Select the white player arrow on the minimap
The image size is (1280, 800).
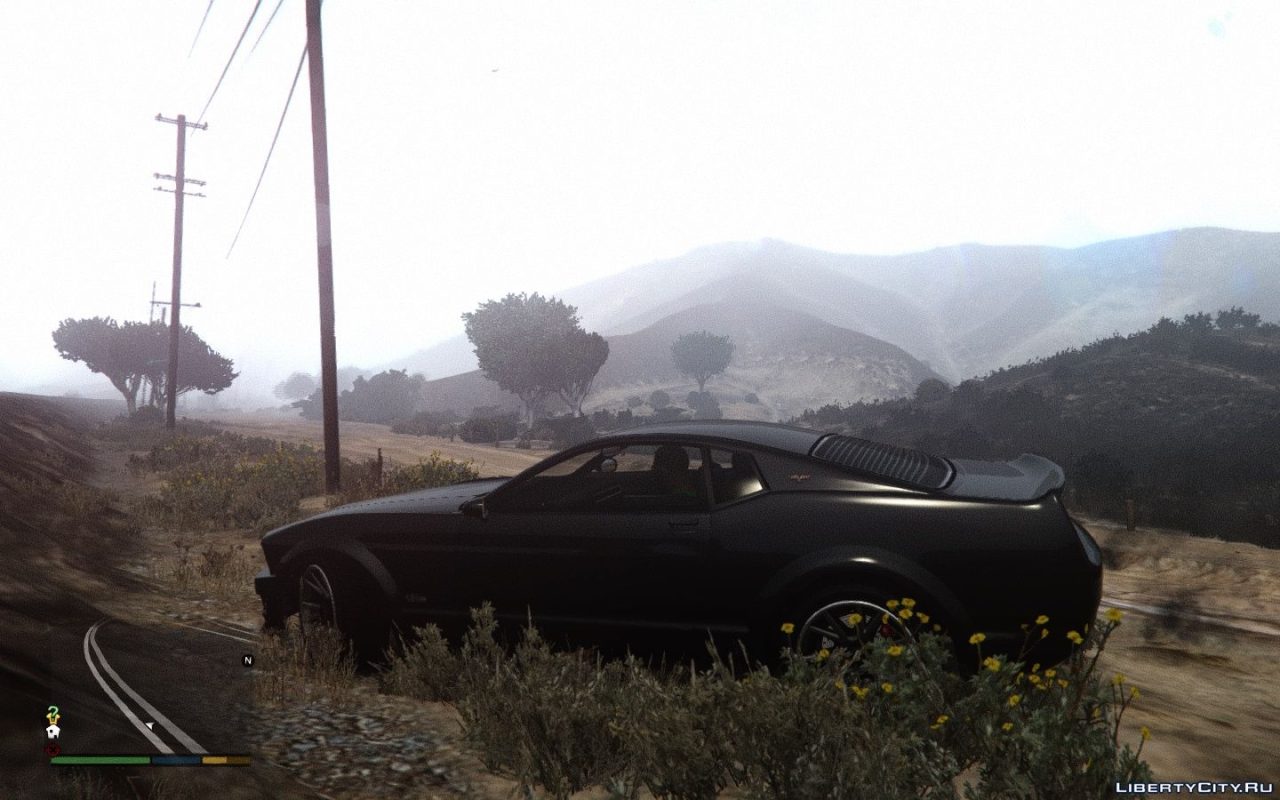coord(149,724)
